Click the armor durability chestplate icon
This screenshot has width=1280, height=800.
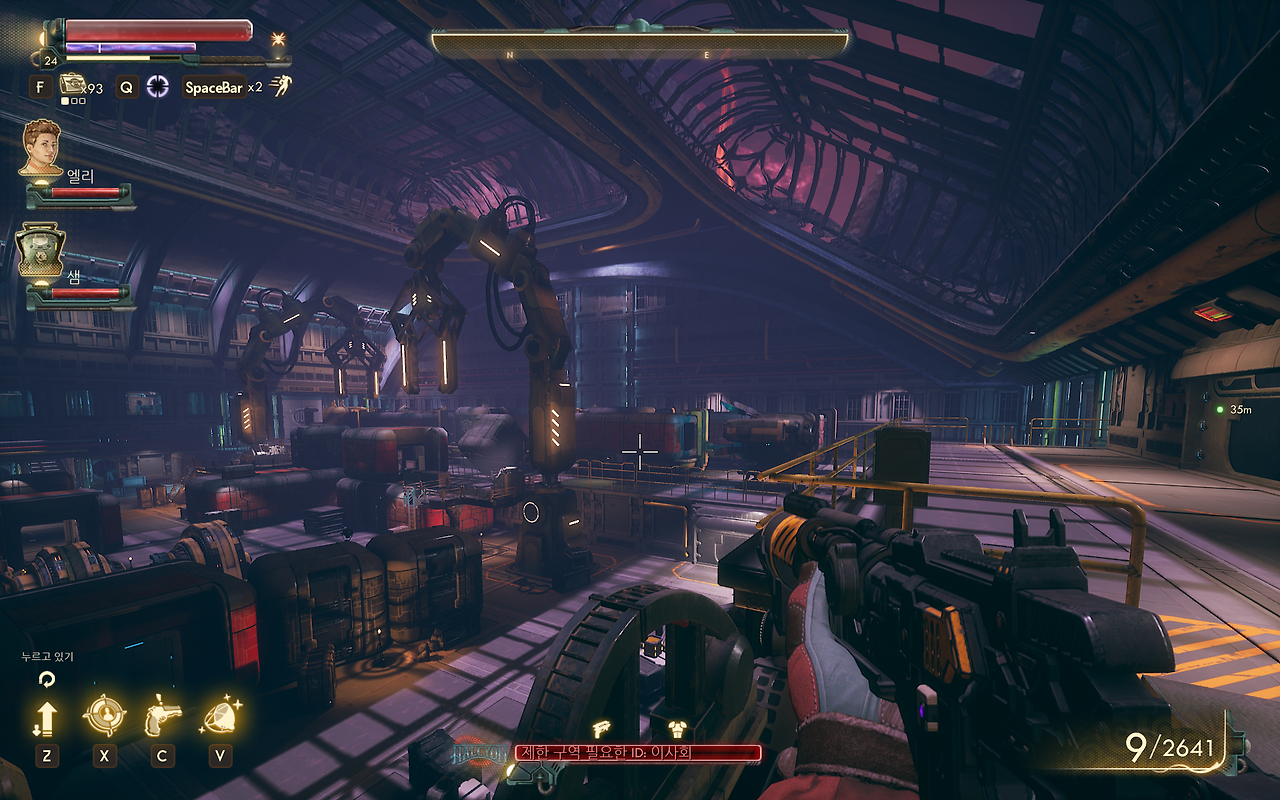point(677,729)
